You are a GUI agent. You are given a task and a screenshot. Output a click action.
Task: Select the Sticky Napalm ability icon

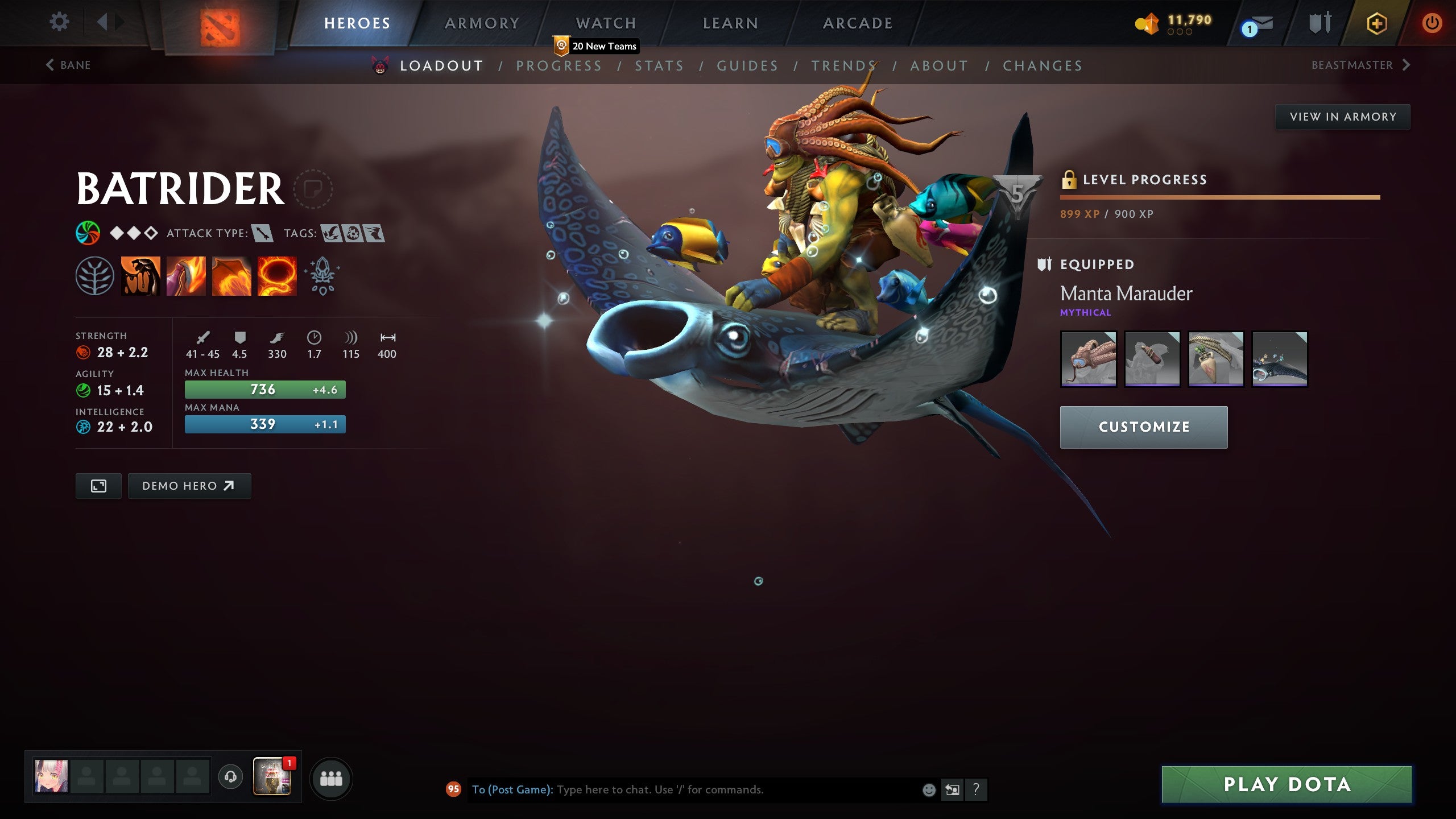click(139, 276)
